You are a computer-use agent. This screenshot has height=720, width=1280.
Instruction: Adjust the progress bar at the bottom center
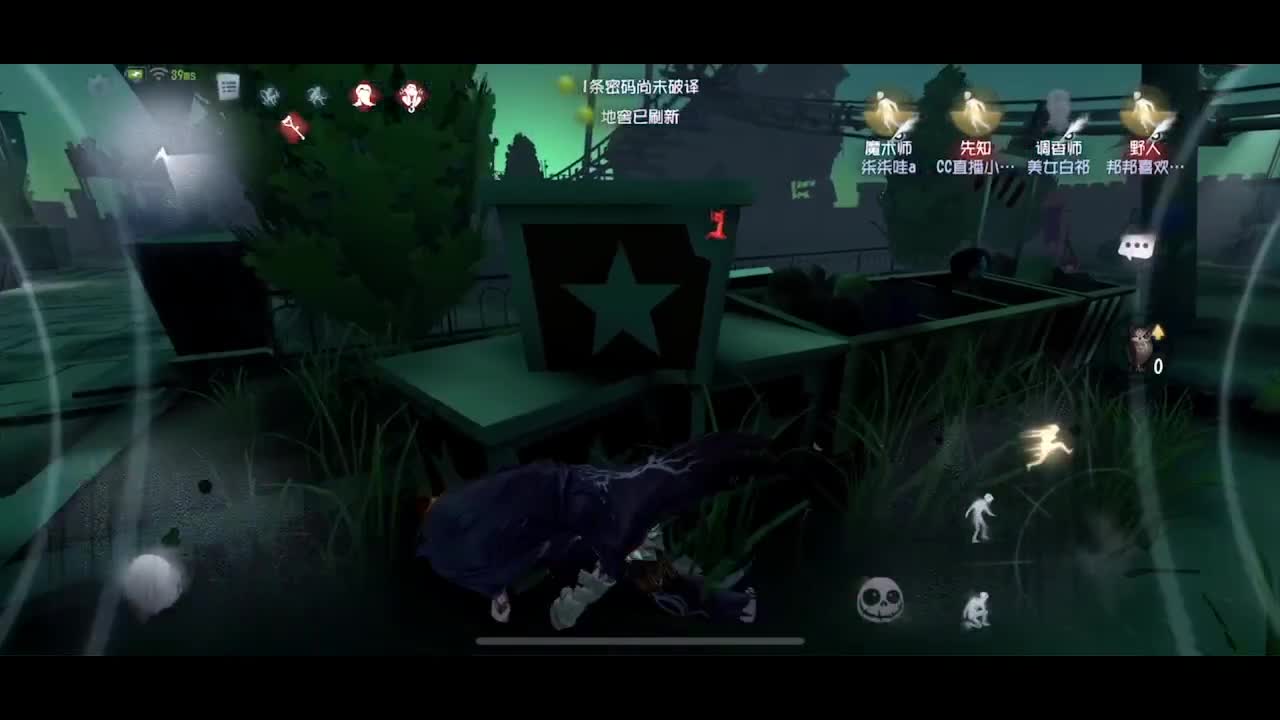click(640, 641)
